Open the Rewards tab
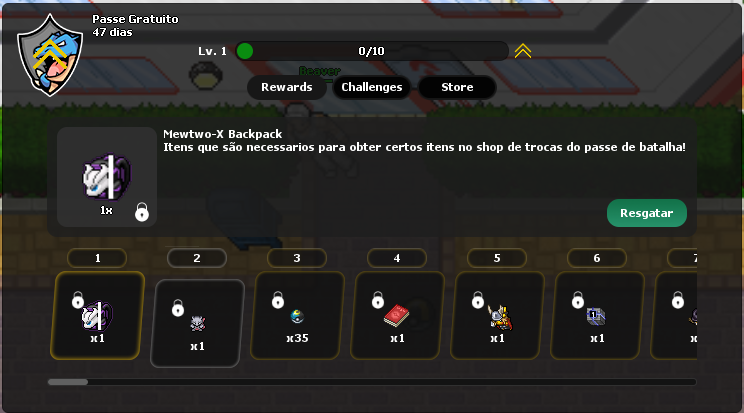744x413 pixels. click(x=286, y=87)
